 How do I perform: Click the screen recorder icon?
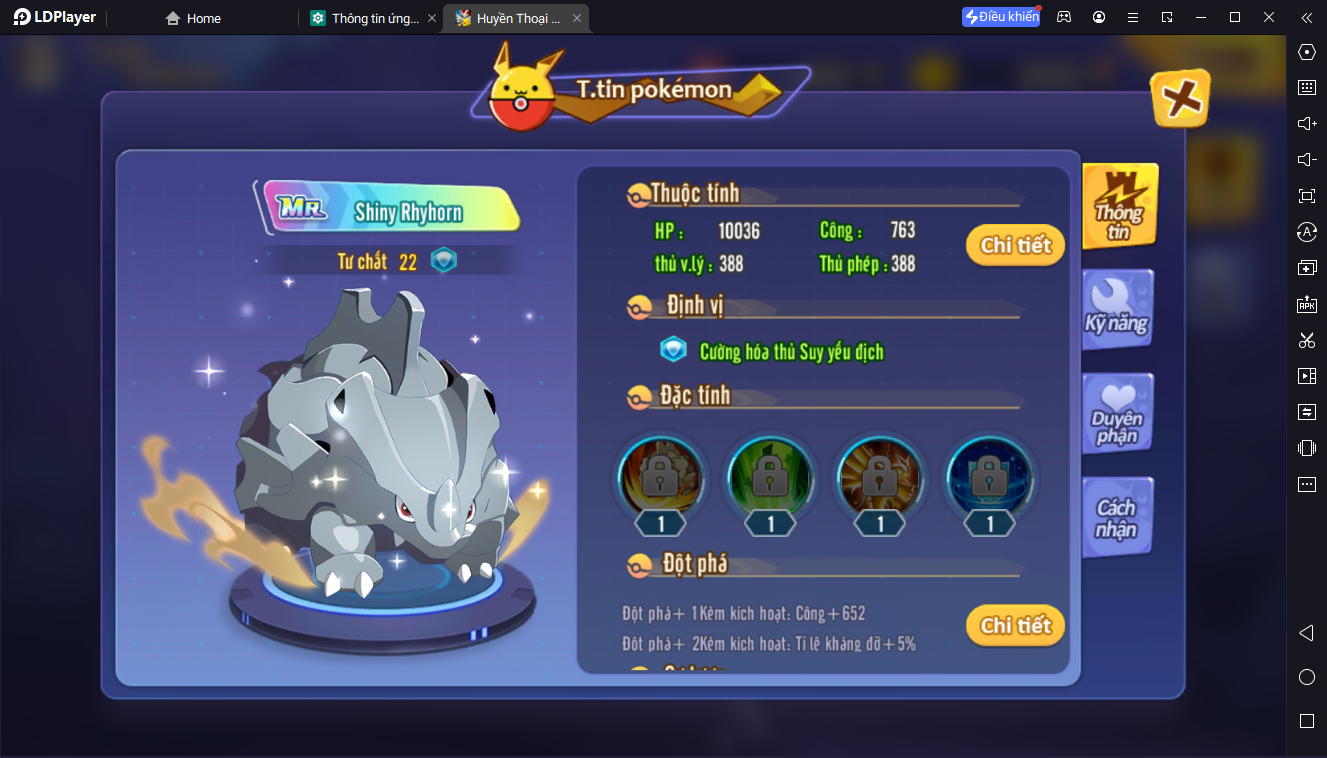click(x=1306, y=375)
